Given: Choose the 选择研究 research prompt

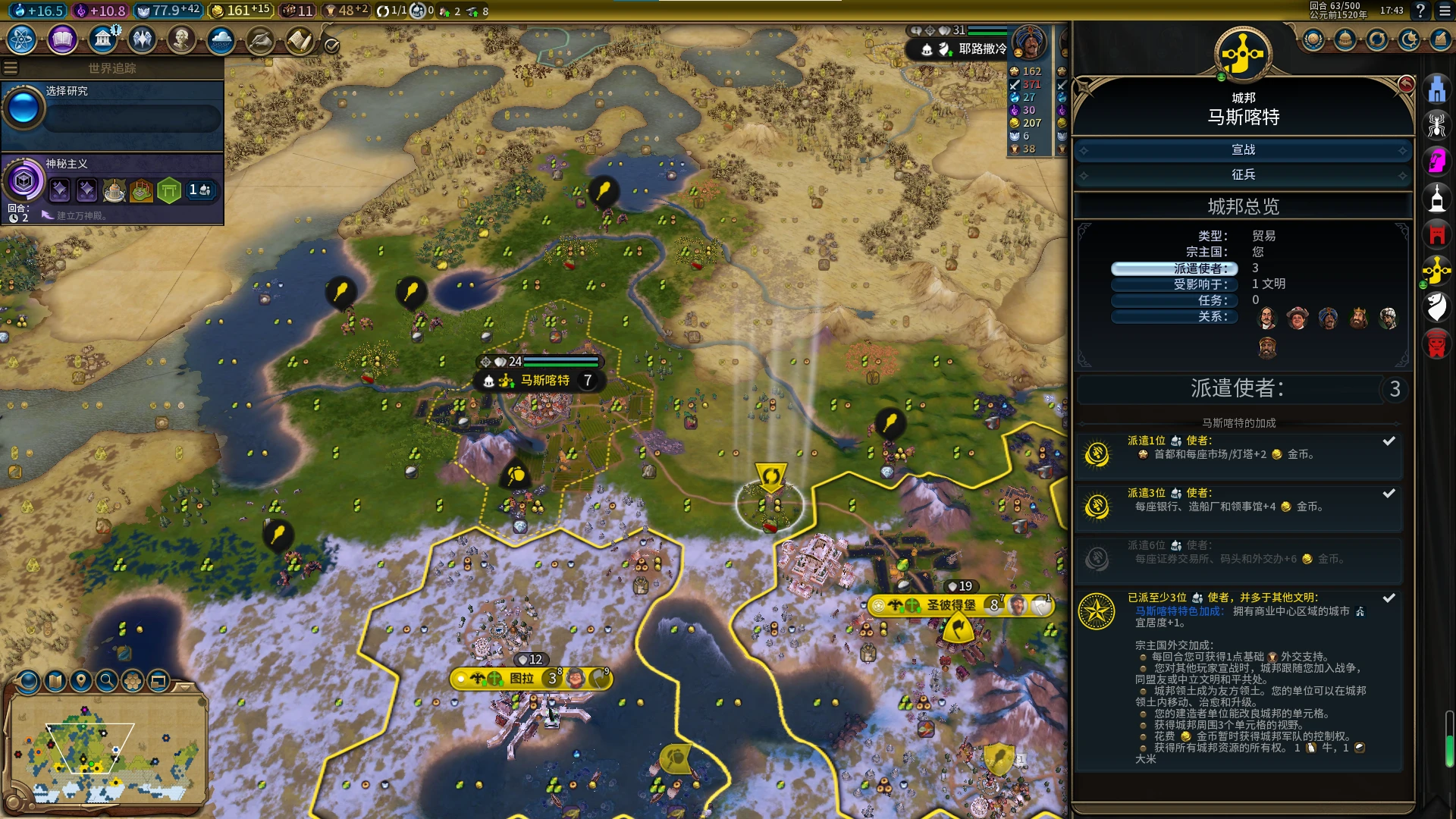Looking at the screenshot, I should point(114,110).
